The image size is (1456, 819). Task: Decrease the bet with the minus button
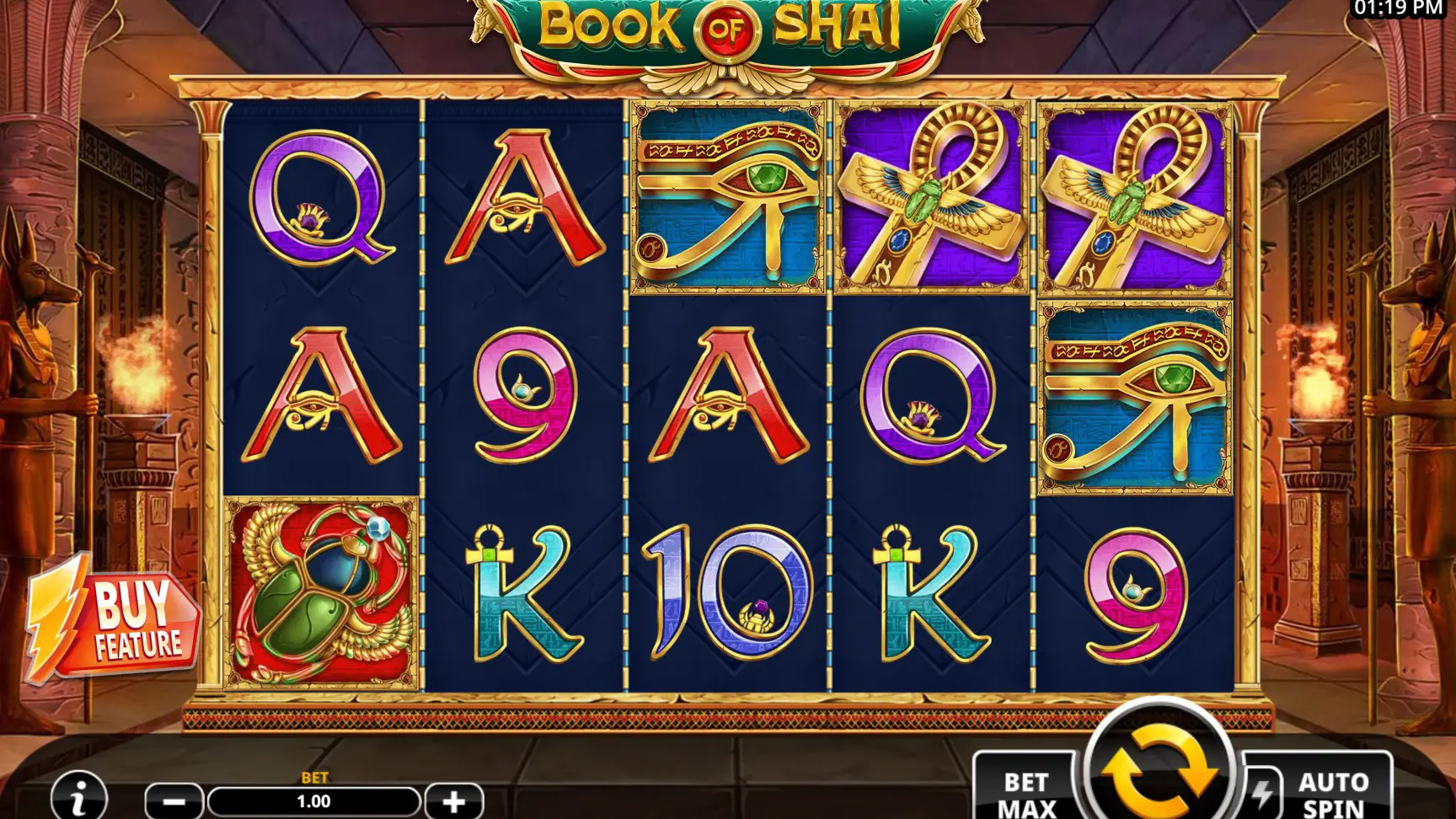coord(174,801)
